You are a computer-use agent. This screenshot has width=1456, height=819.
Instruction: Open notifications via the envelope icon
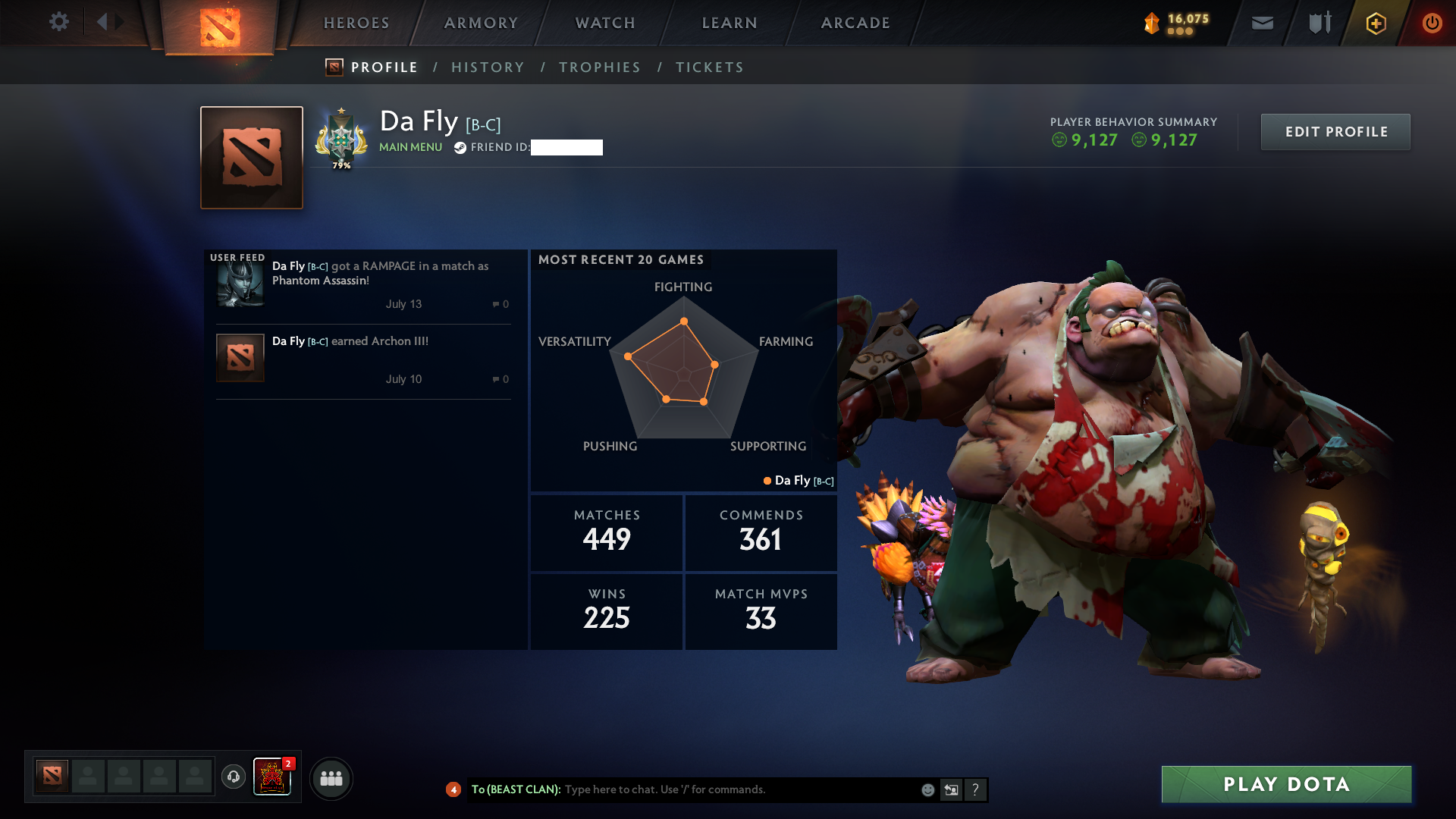coord(1261,23)
